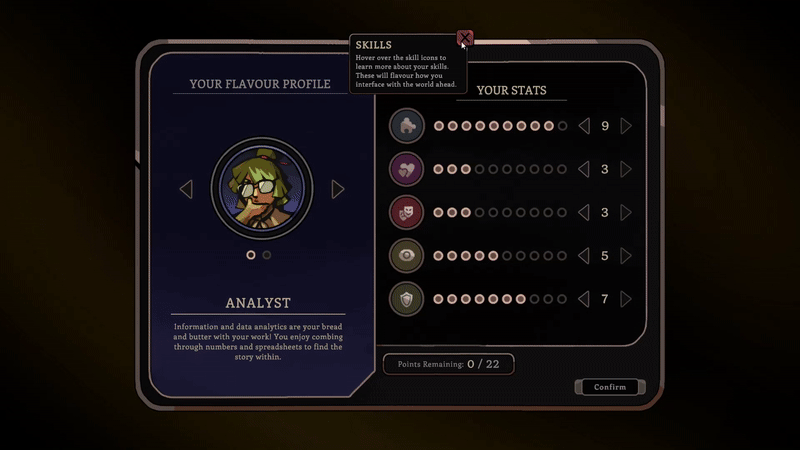This screenshot has height=450, width=800.
Task: Click the Analyst character portrait
Action: pyautogui.click(x=262, y=189)
